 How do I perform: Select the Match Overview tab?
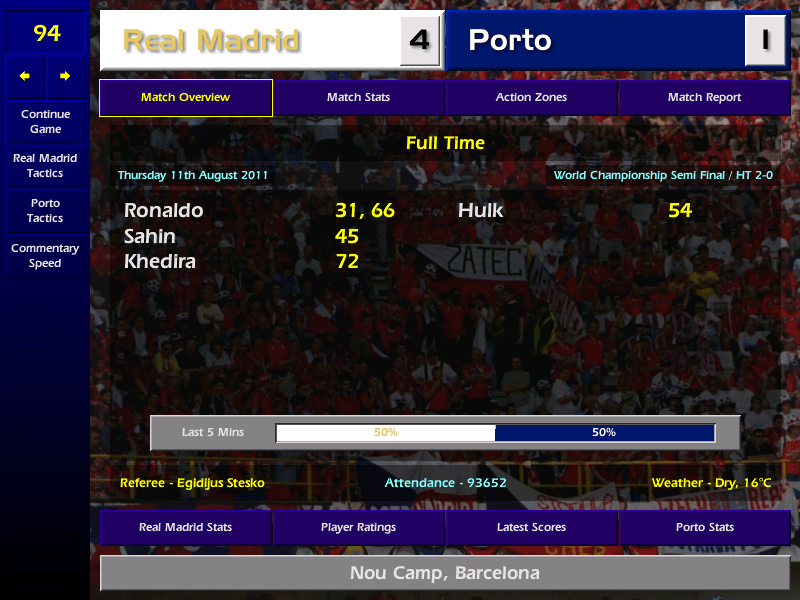185,98
